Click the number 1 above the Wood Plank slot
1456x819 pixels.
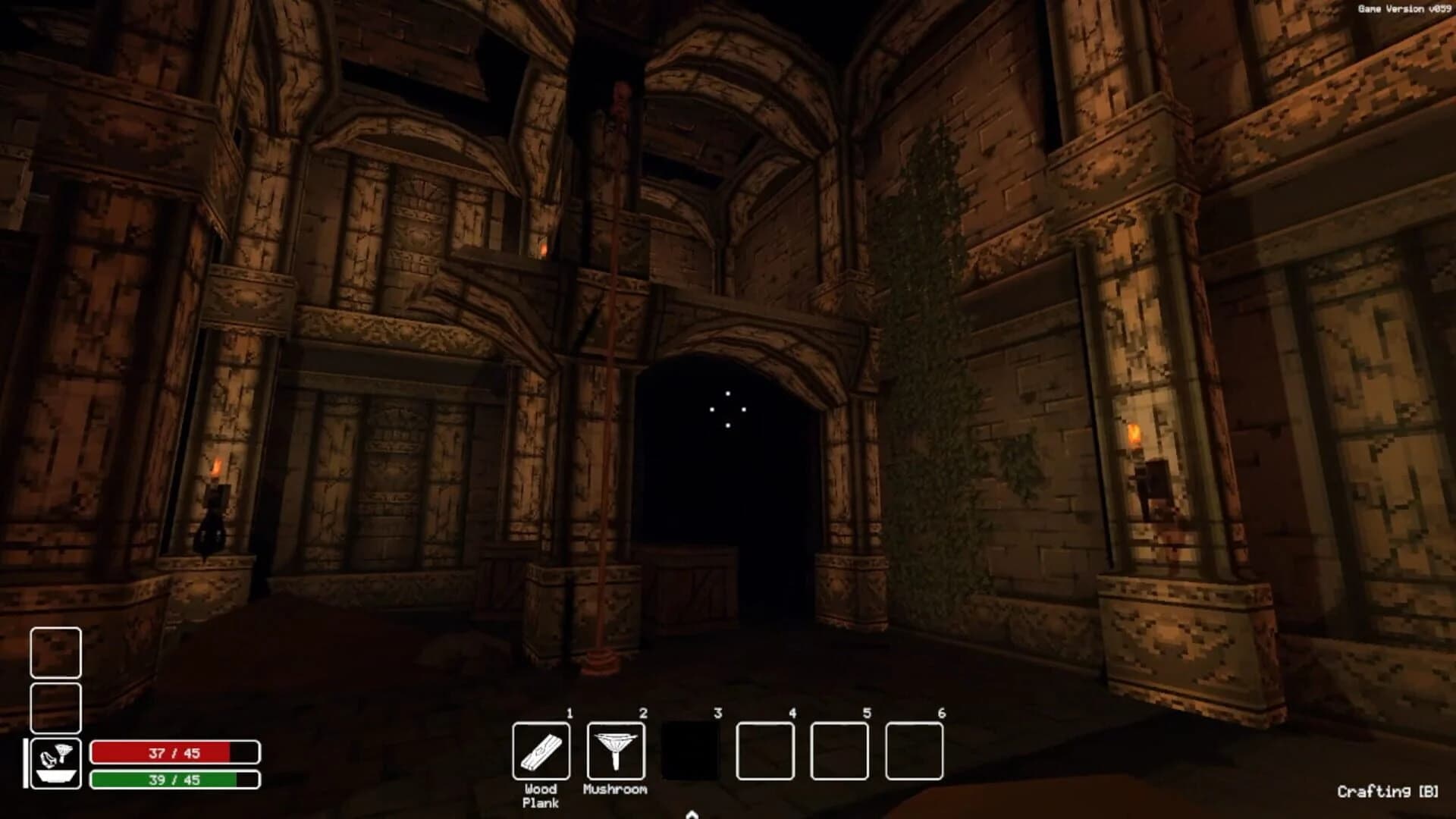point(568,714)
